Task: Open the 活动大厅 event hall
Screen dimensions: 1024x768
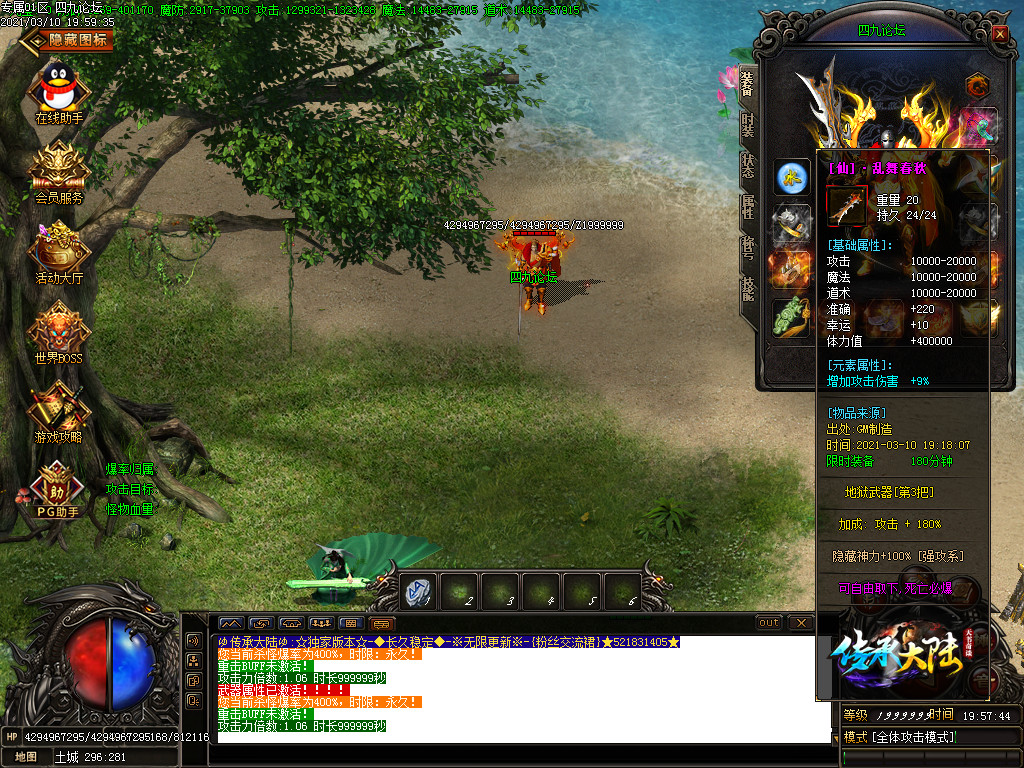Action: (59, 248)
